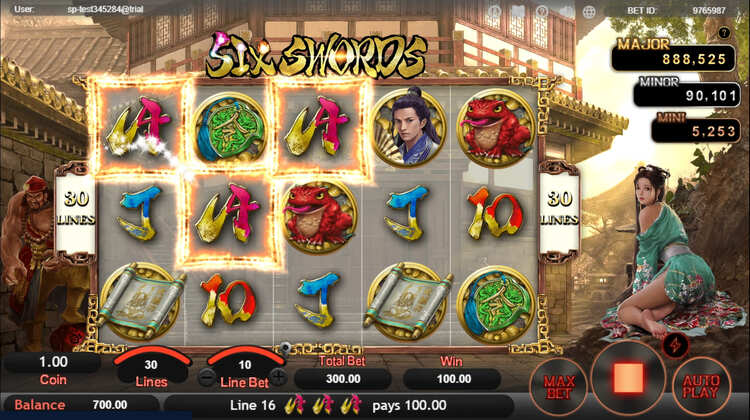Stop the reels with the red square button

pyautogui.click(x=628, y=378)
